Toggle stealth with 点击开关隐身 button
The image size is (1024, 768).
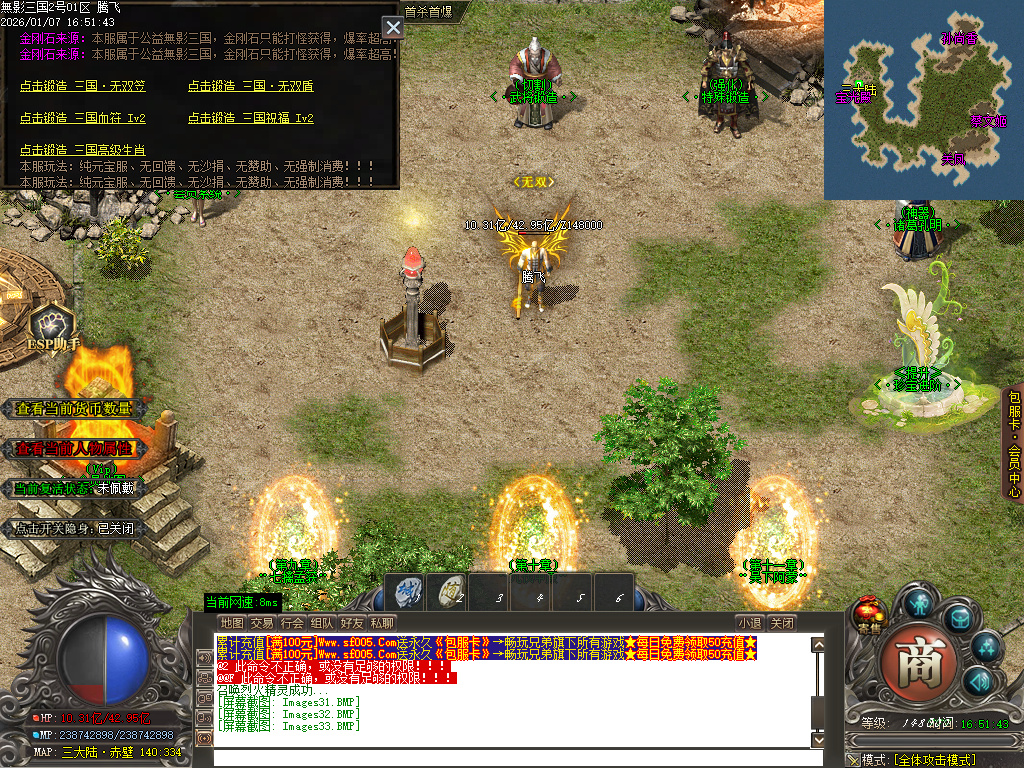pyautogui.click(x=76, y=529)
